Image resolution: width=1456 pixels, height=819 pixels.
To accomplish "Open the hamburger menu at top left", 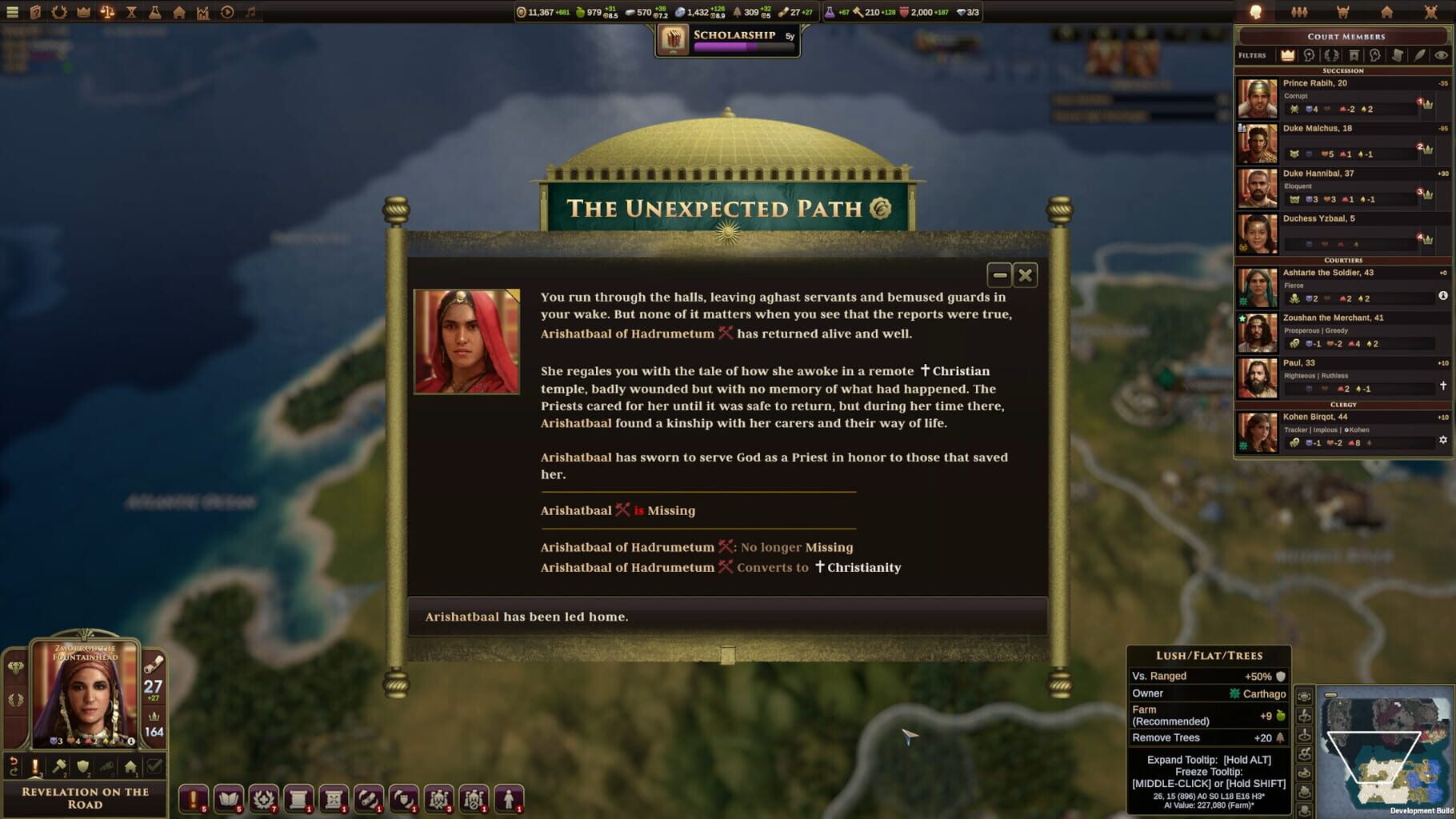I will [12, 12].
